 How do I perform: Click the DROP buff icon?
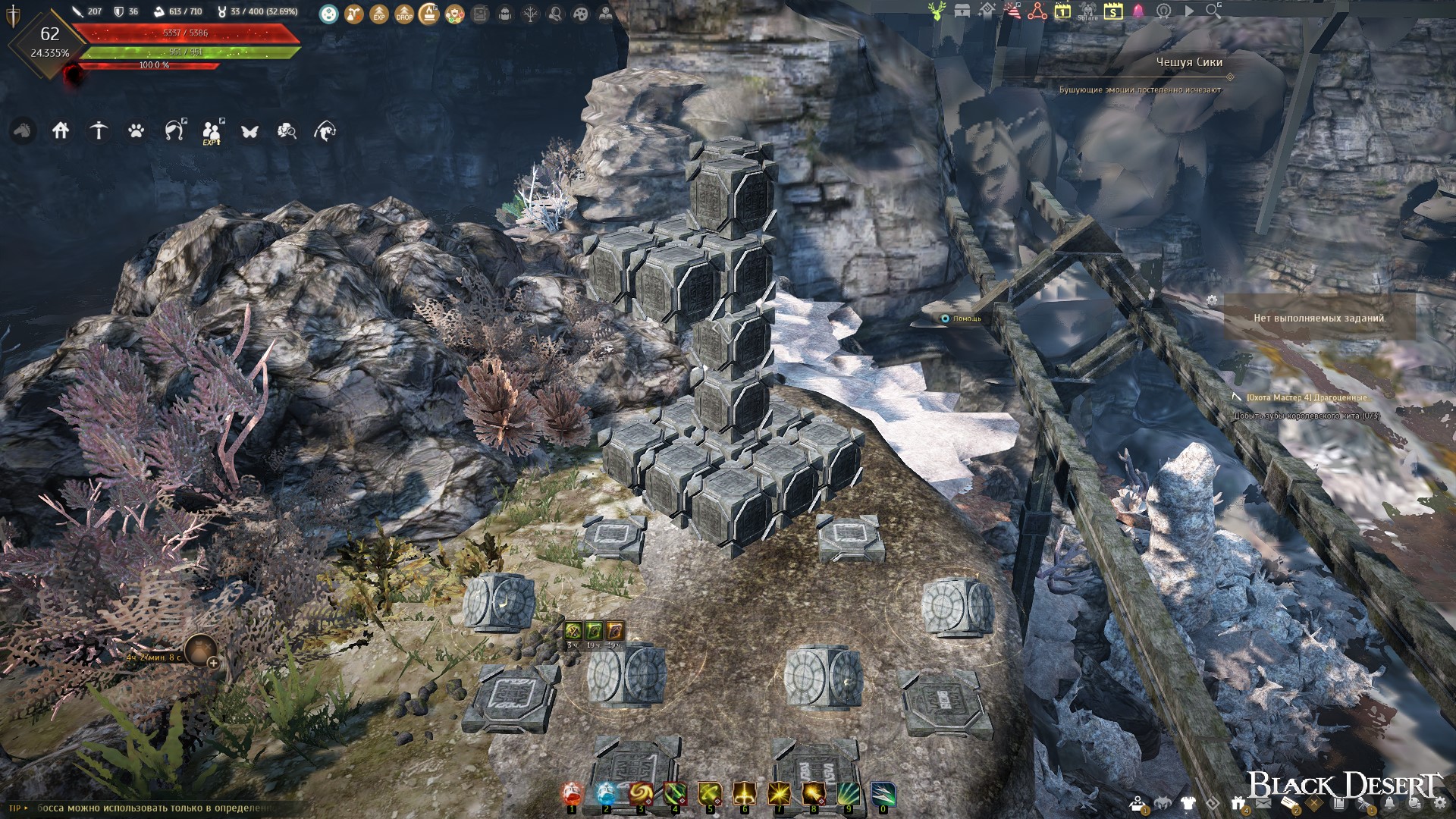click(404, 14)
